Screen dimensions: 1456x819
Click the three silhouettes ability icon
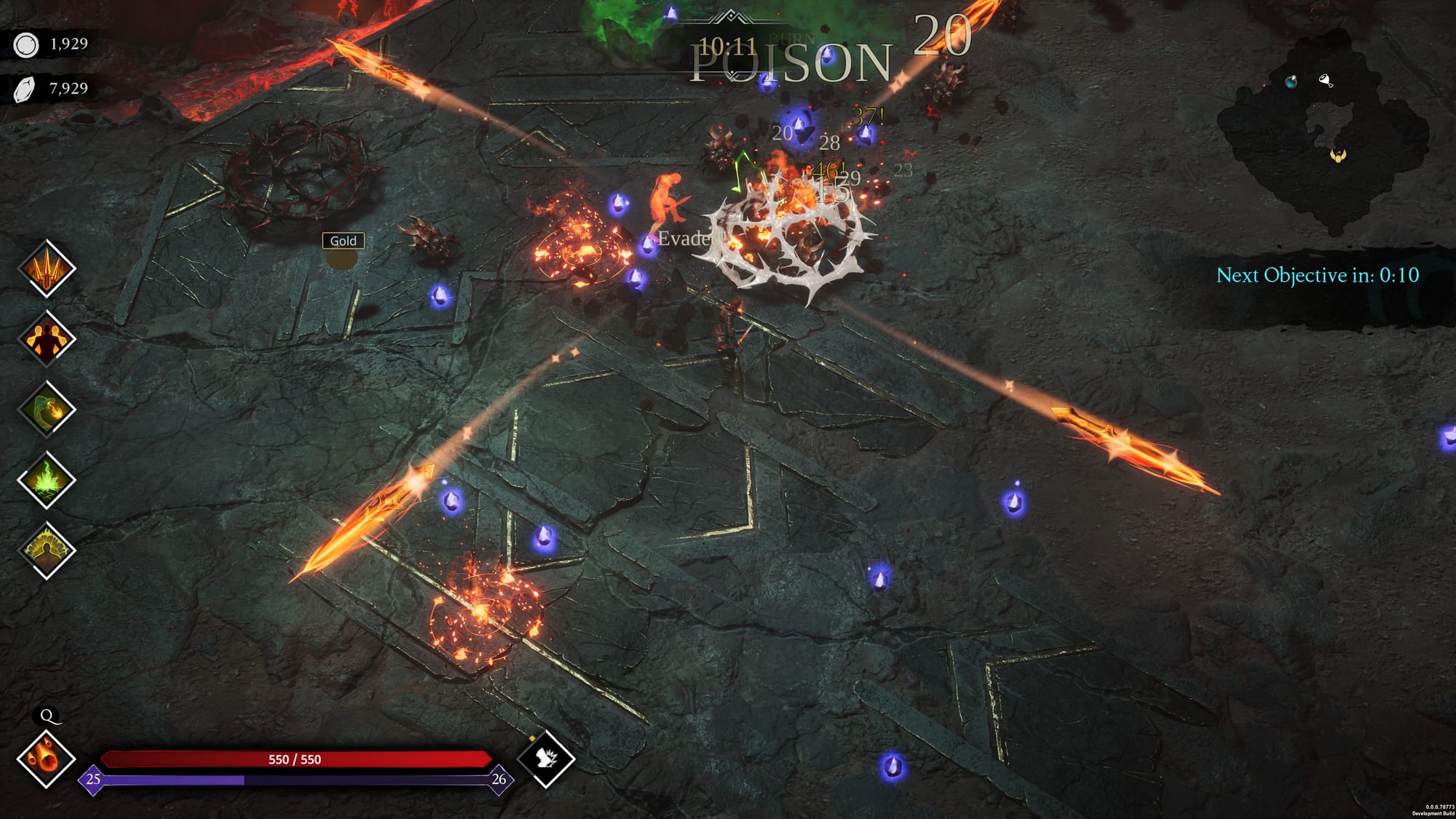(47, 339)
